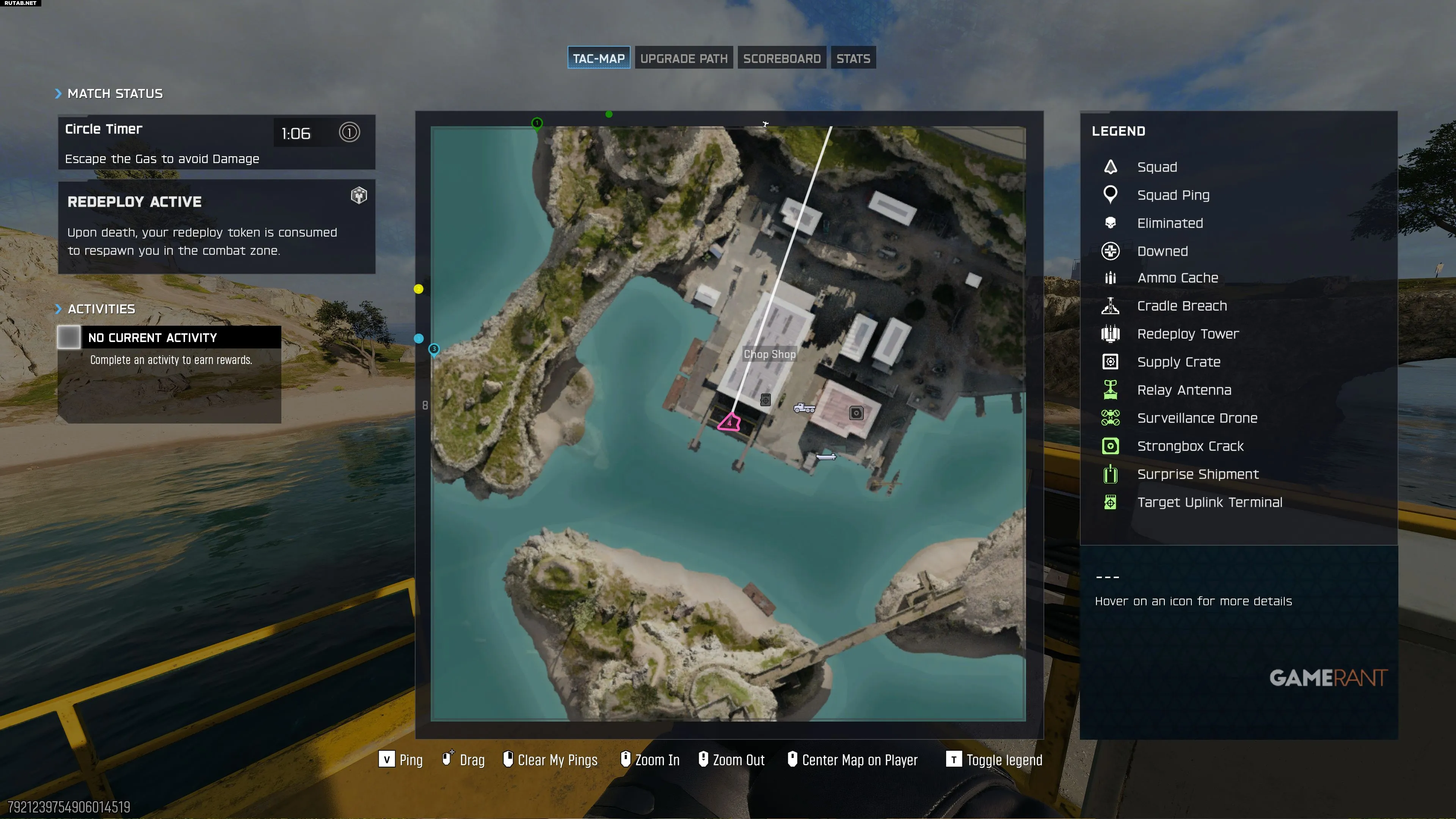Switch to the Upgrade Path tab
The image size is (1456, 819).
683,58
